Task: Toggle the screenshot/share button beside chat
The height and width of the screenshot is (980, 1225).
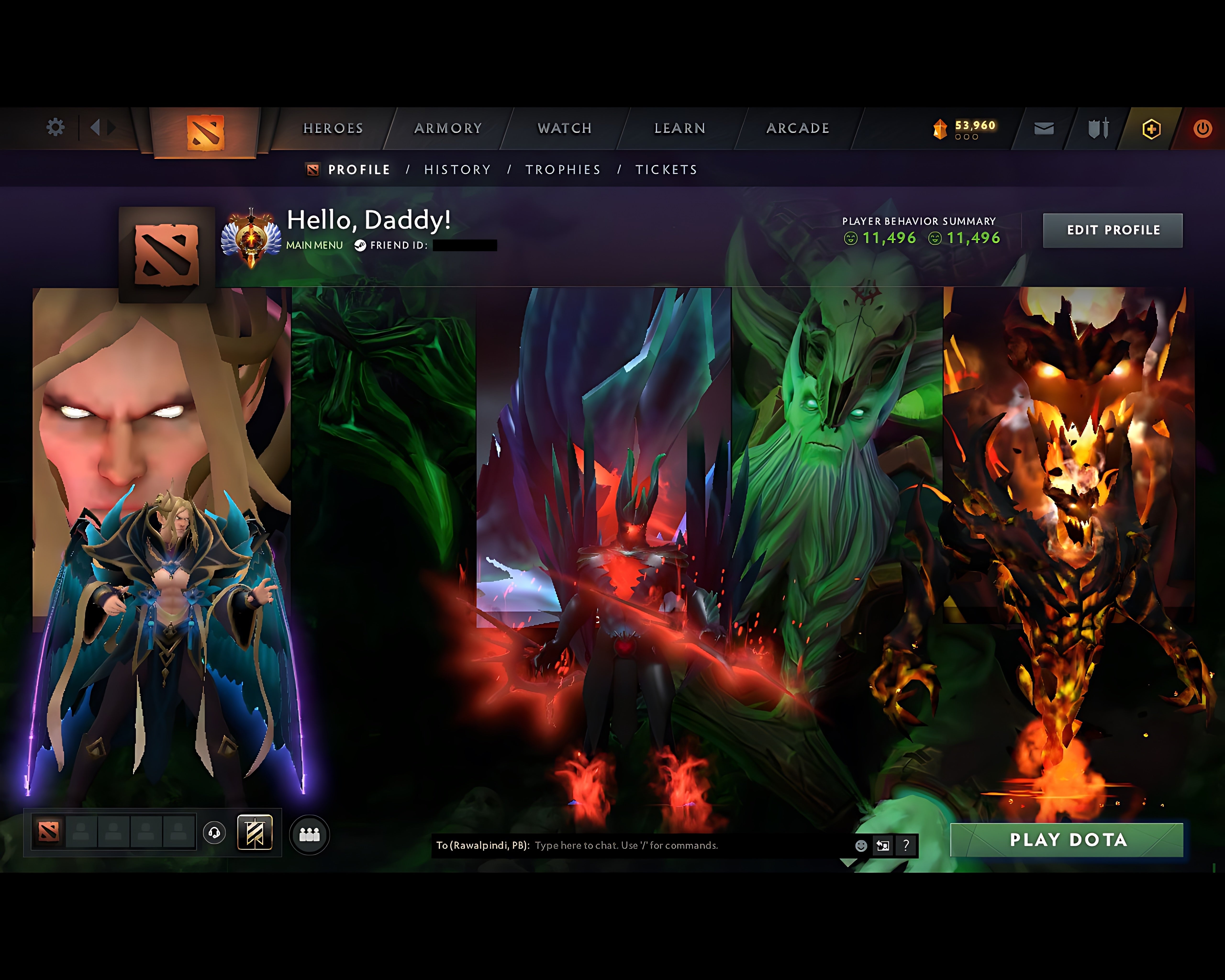Action: pos(882,846)
